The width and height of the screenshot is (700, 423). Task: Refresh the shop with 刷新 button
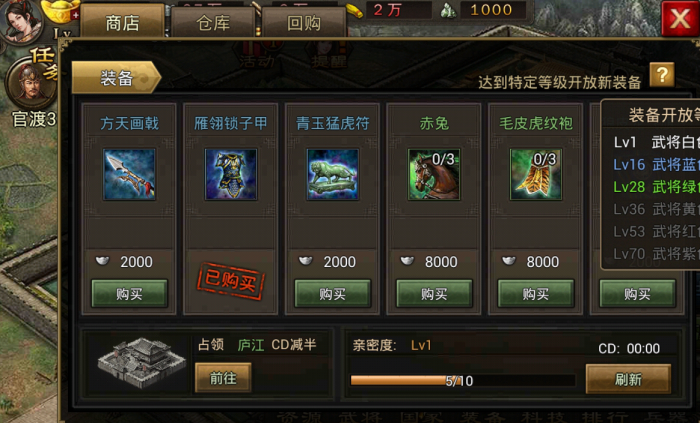click(627, 379)
